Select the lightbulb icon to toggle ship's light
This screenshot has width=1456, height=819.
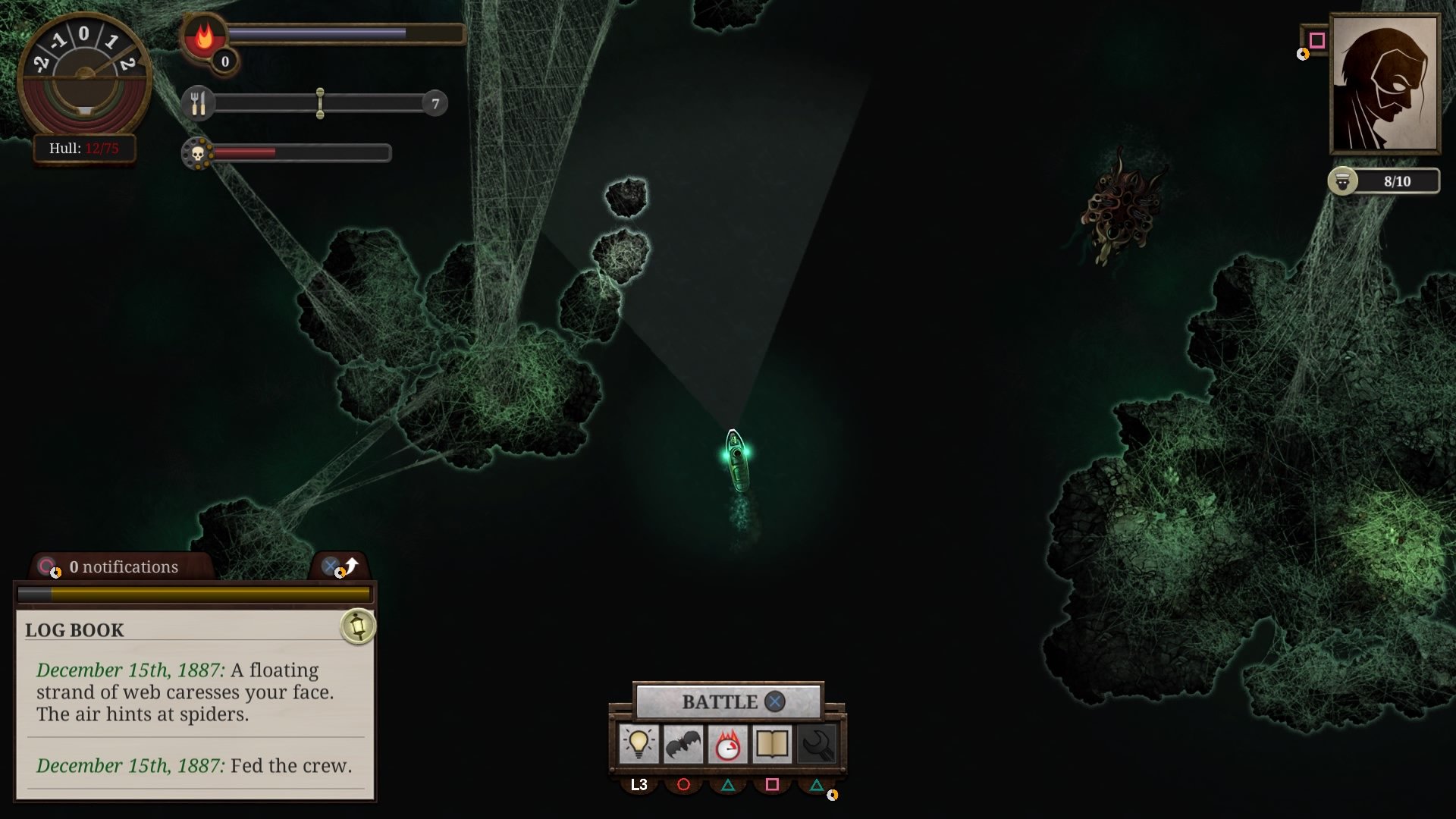coord(639,745)
